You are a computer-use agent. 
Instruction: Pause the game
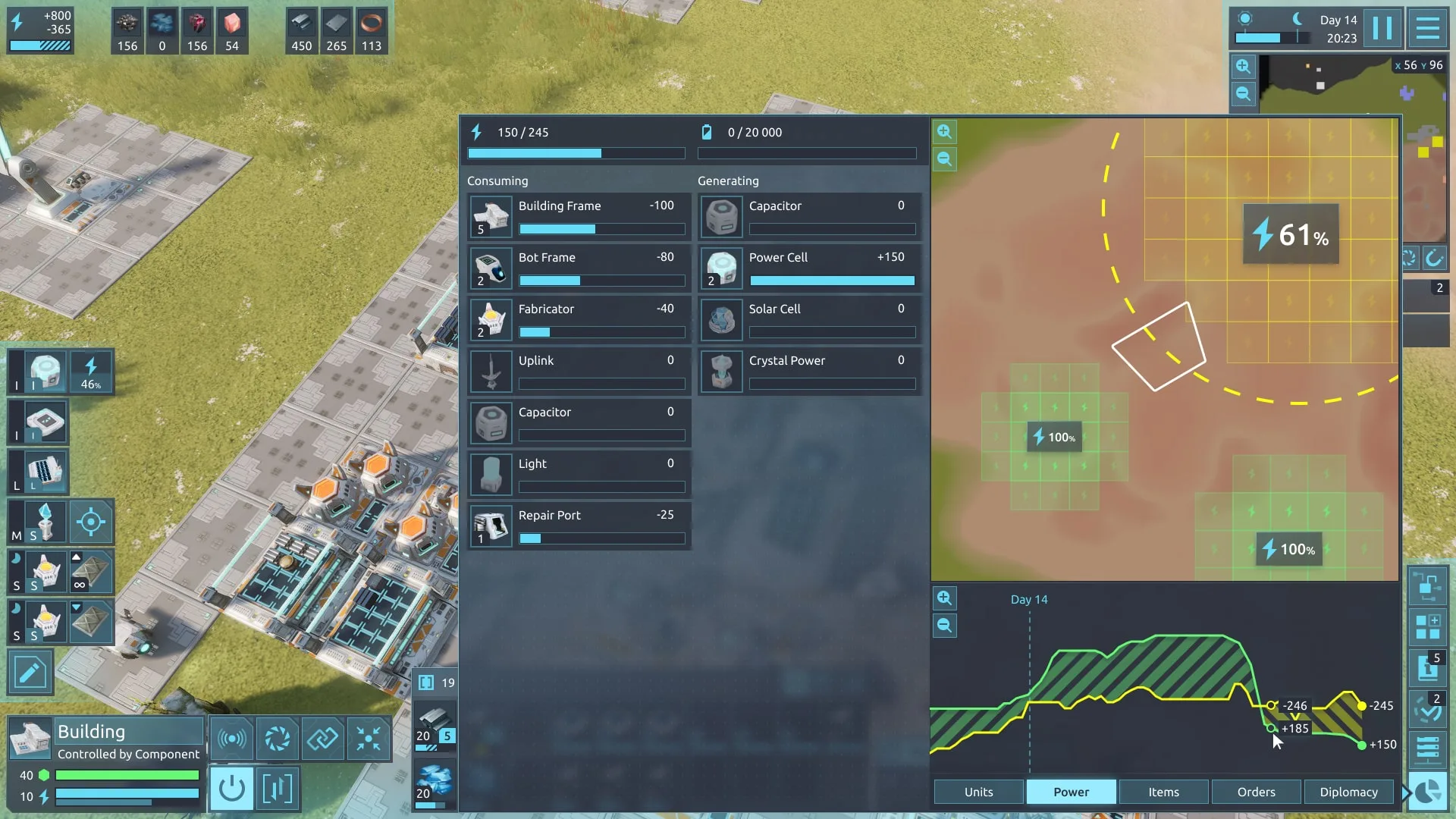[1382, 29]
